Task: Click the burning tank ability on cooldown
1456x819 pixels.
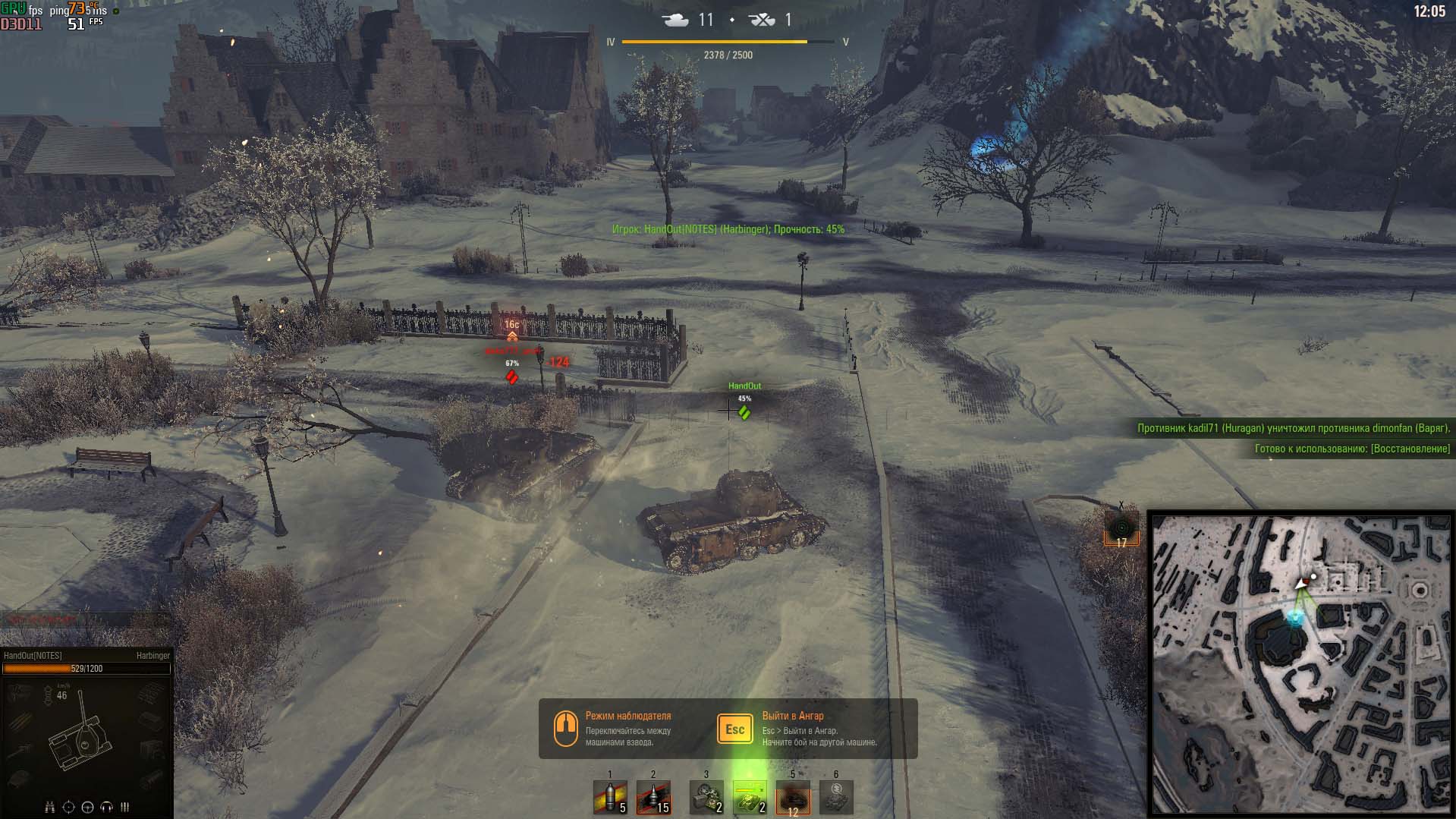Action: (x=793, y=799)
